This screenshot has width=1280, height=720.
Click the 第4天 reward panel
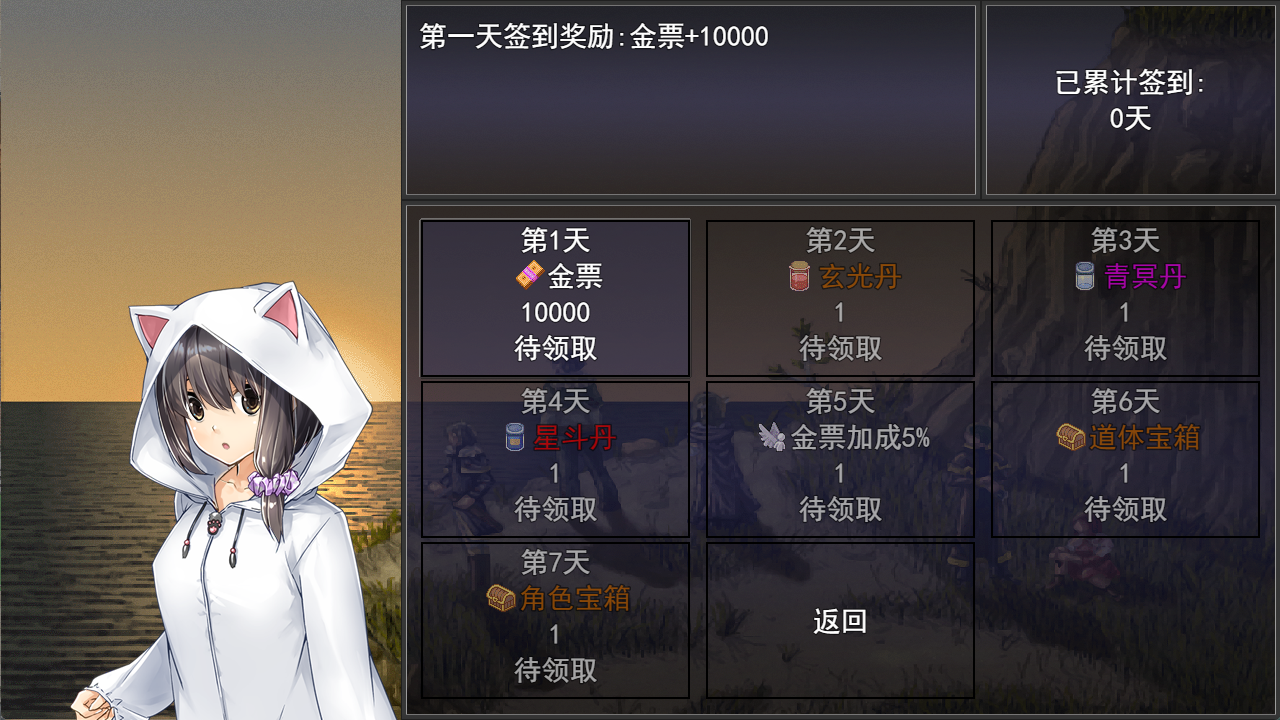pos(554,459)
